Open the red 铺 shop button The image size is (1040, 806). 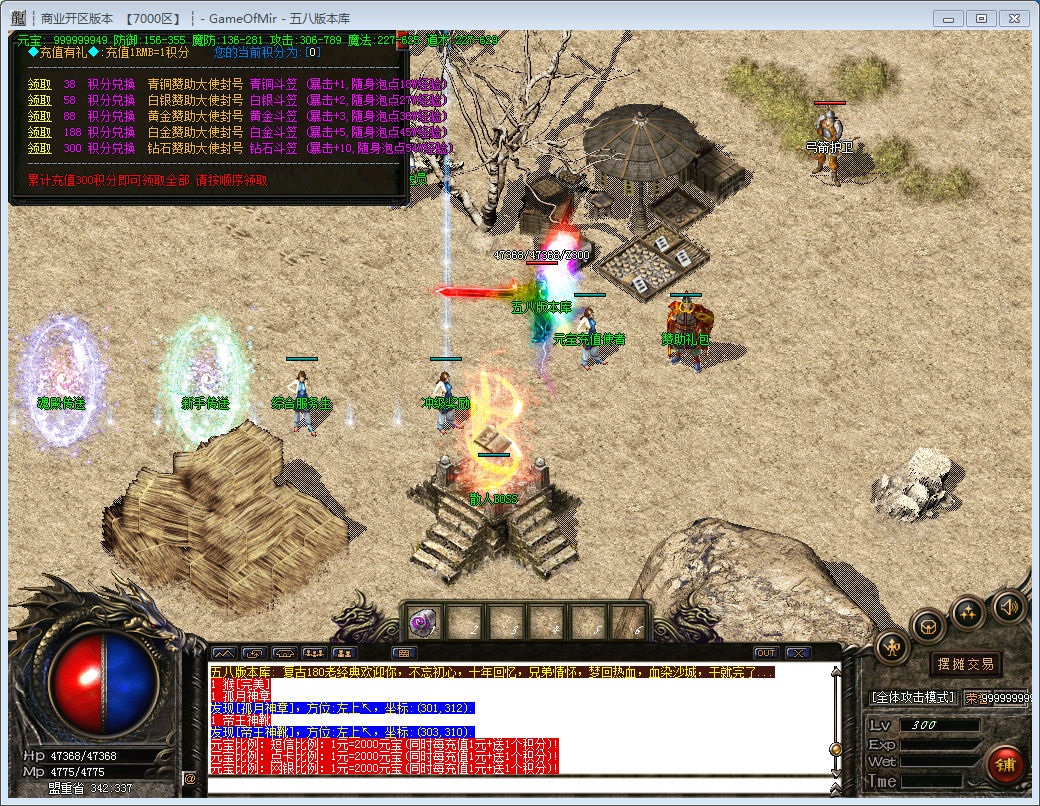pos(1004,764)
